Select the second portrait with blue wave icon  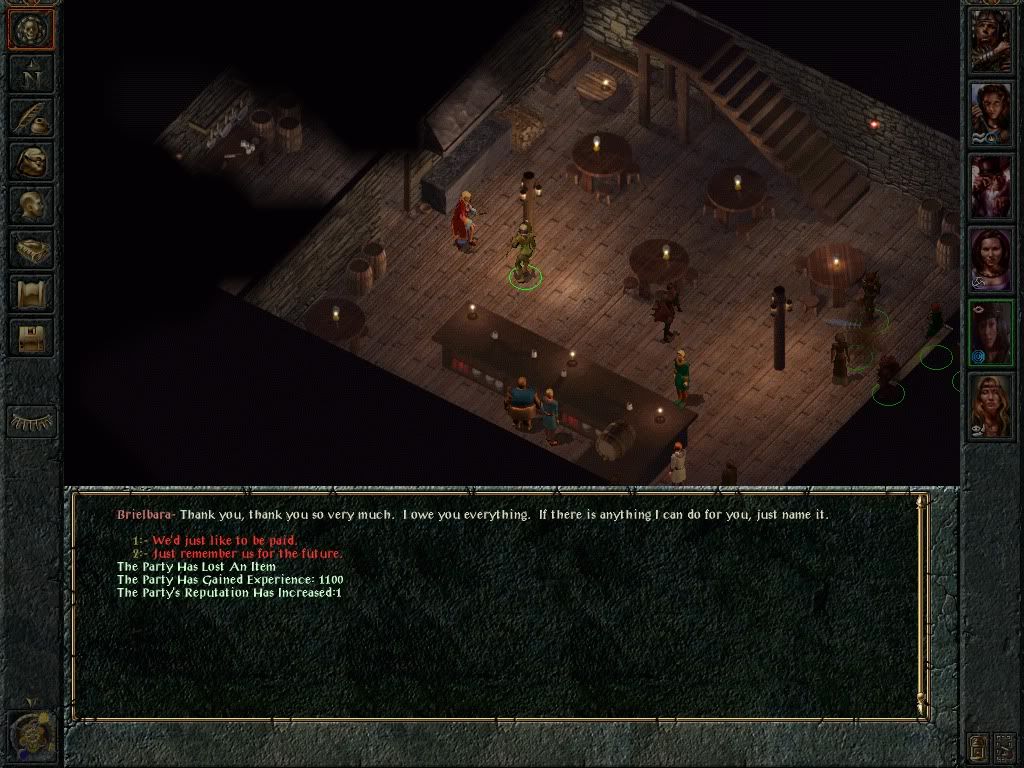coord(991,113)
